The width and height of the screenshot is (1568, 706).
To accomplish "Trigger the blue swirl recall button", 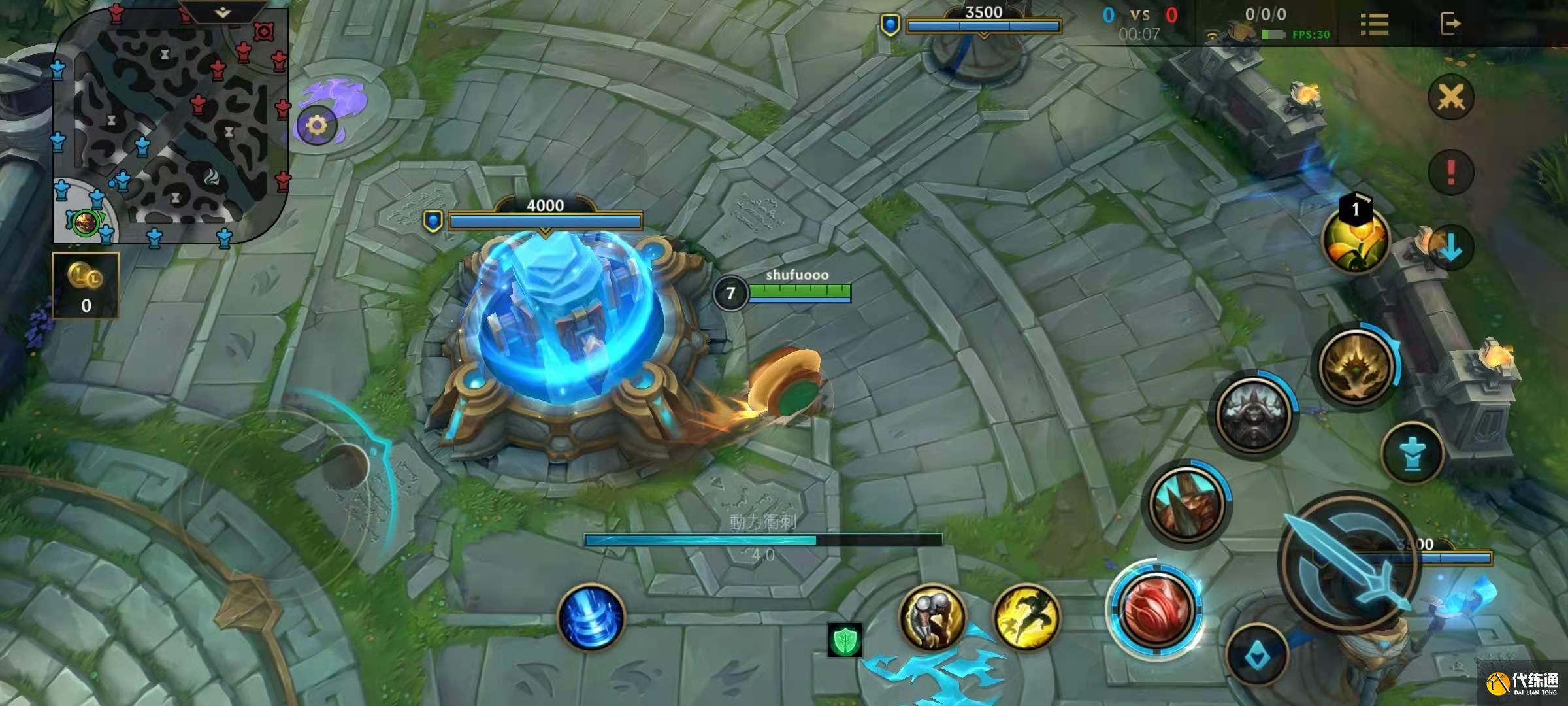I will [x=591, y=618].
